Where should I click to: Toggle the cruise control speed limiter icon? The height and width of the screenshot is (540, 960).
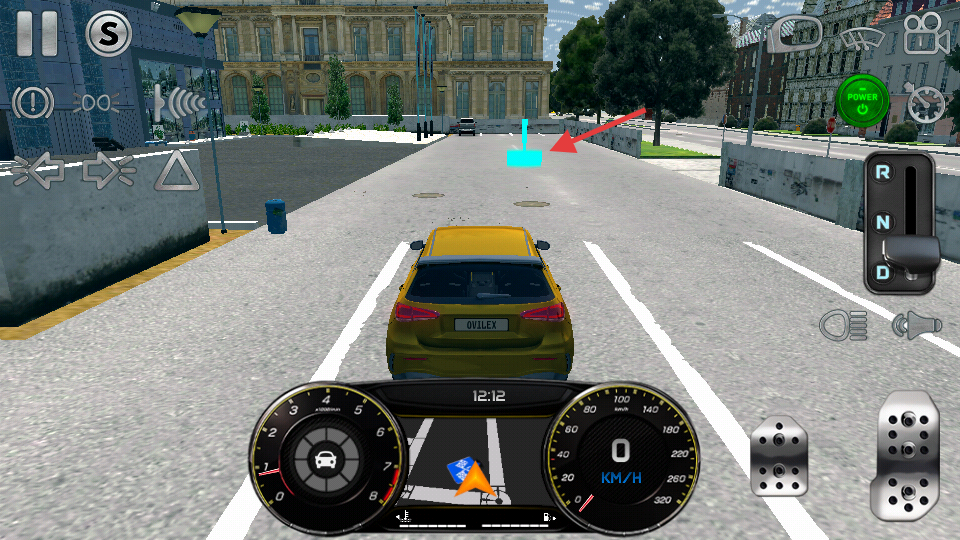926,102
